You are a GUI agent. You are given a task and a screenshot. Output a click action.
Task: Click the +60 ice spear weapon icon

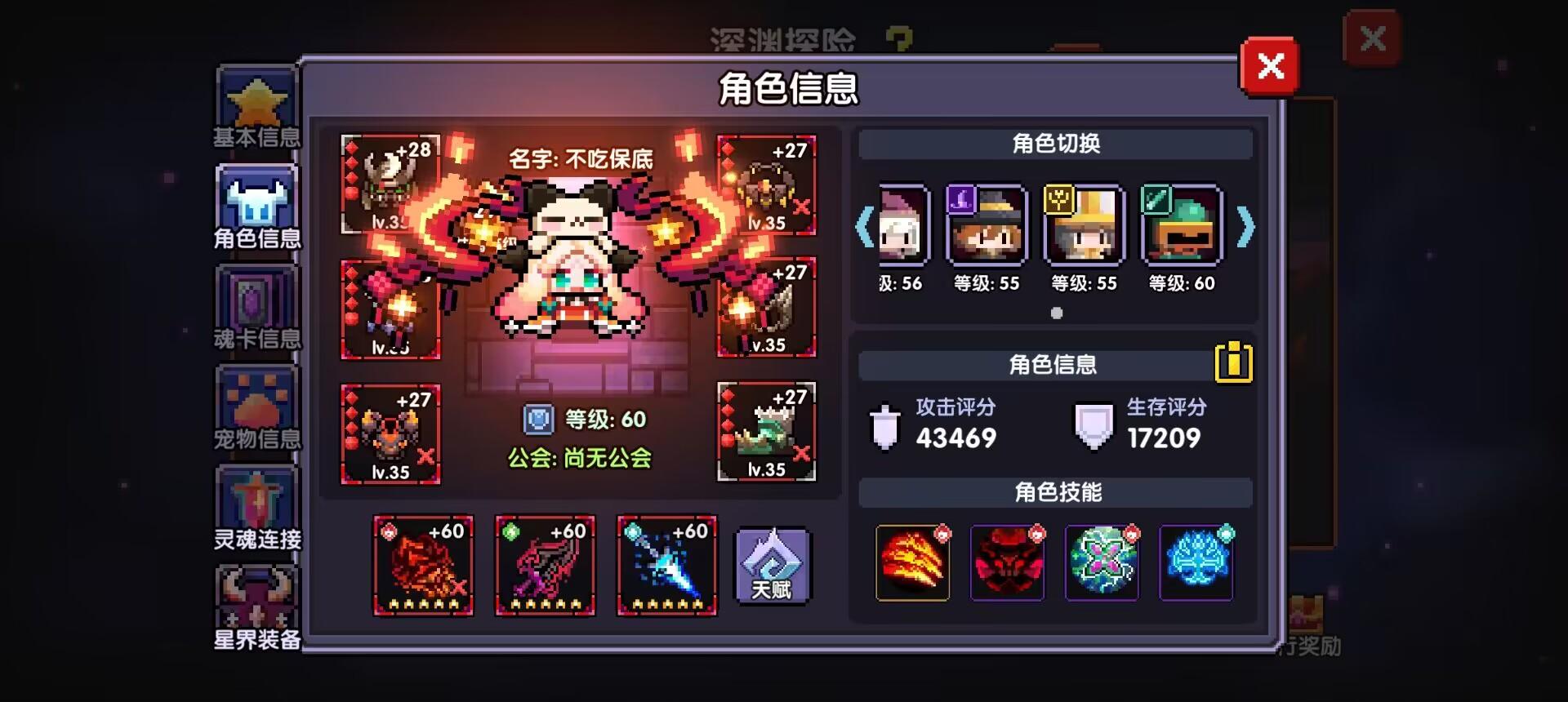pos(666,564)
